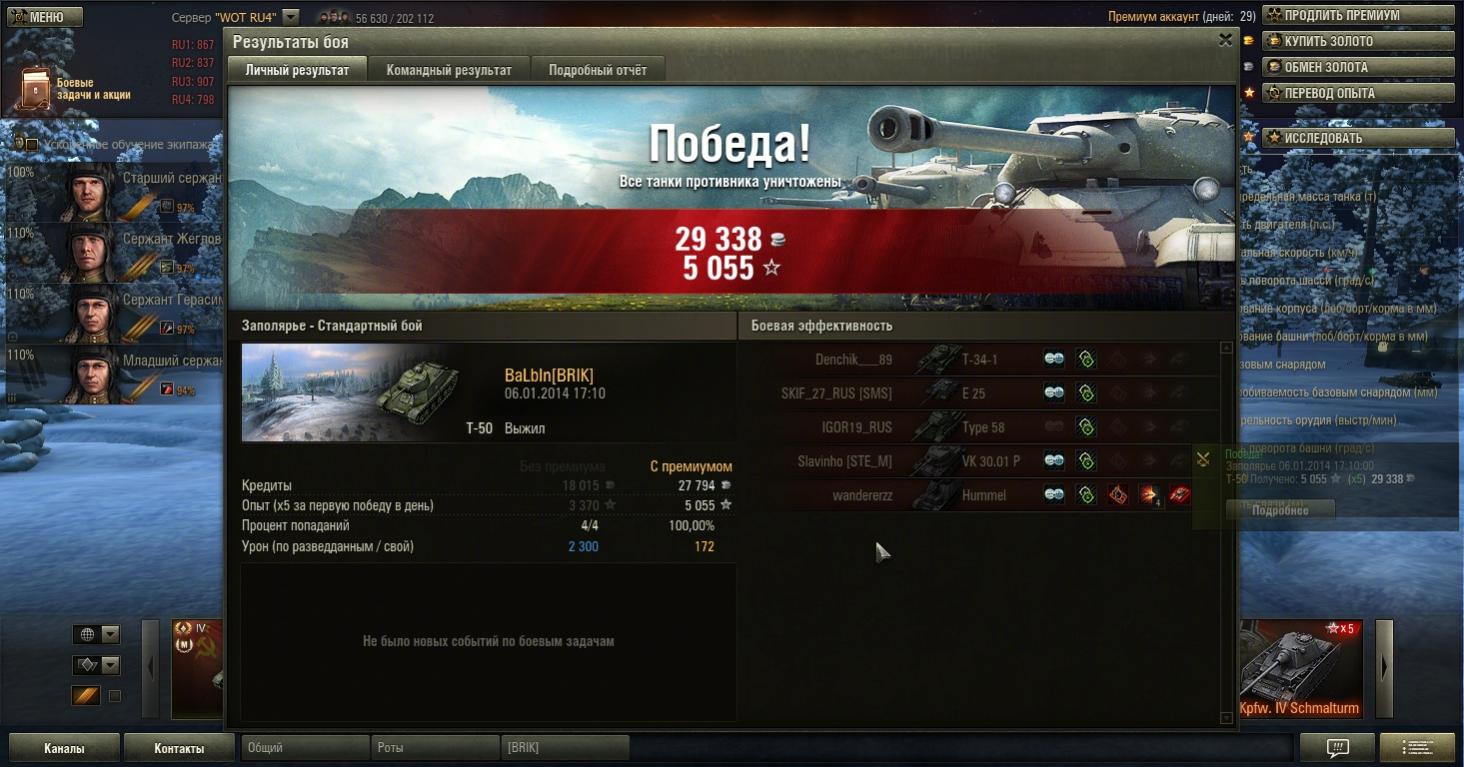Screen dimensions: 1464x767
Task: Switch to the Общий chat tab
Action: 304,748
